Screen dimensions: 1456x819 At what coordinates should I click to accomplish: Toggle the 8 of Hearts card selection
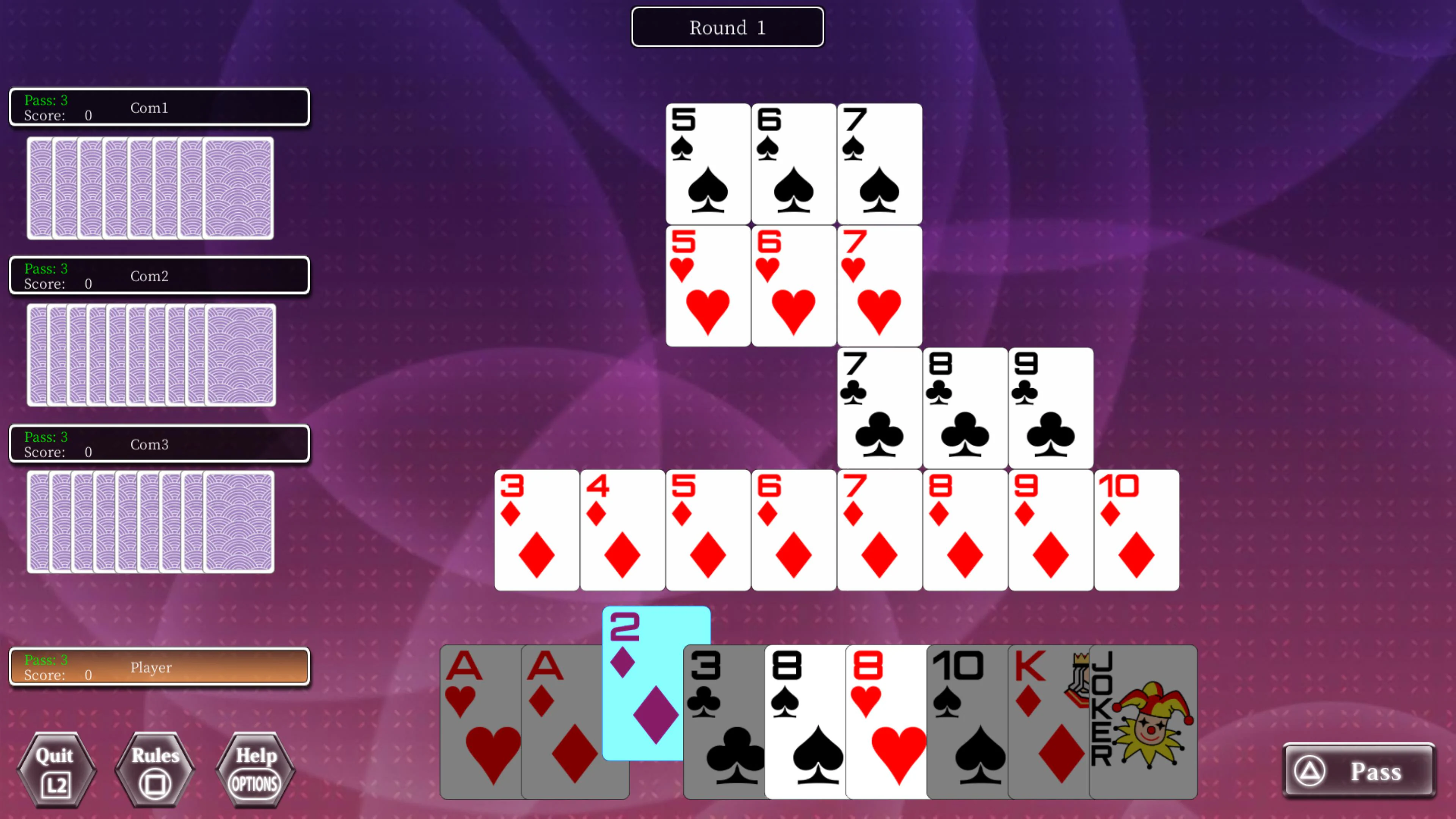[x=885, y=723]
